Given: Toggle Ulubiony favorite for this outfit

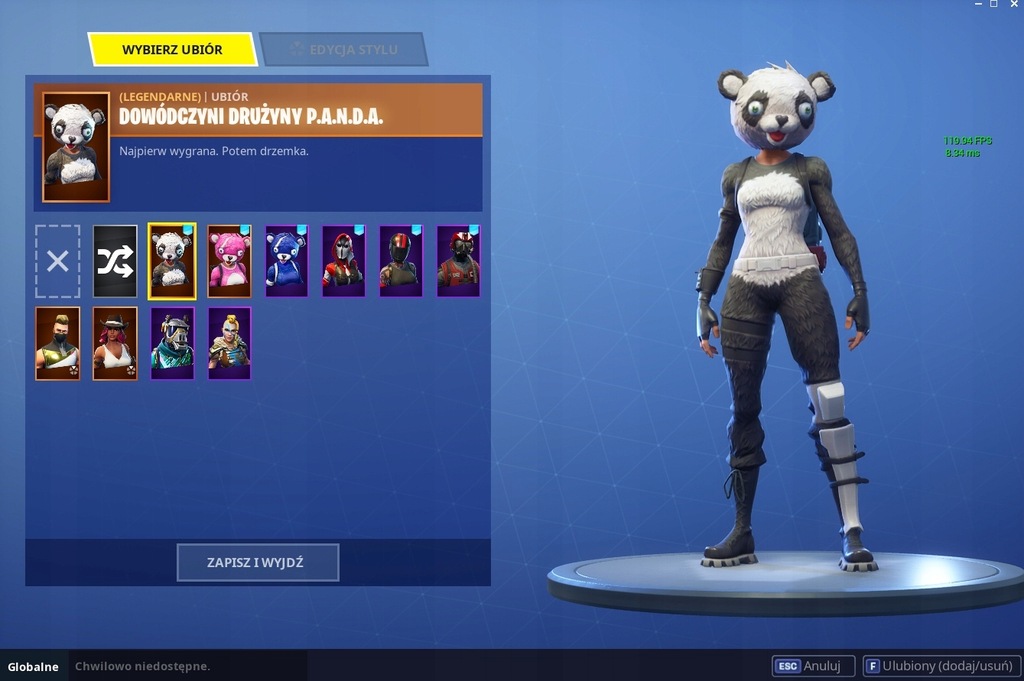Looking at the screenshot, I should [939, 666].
